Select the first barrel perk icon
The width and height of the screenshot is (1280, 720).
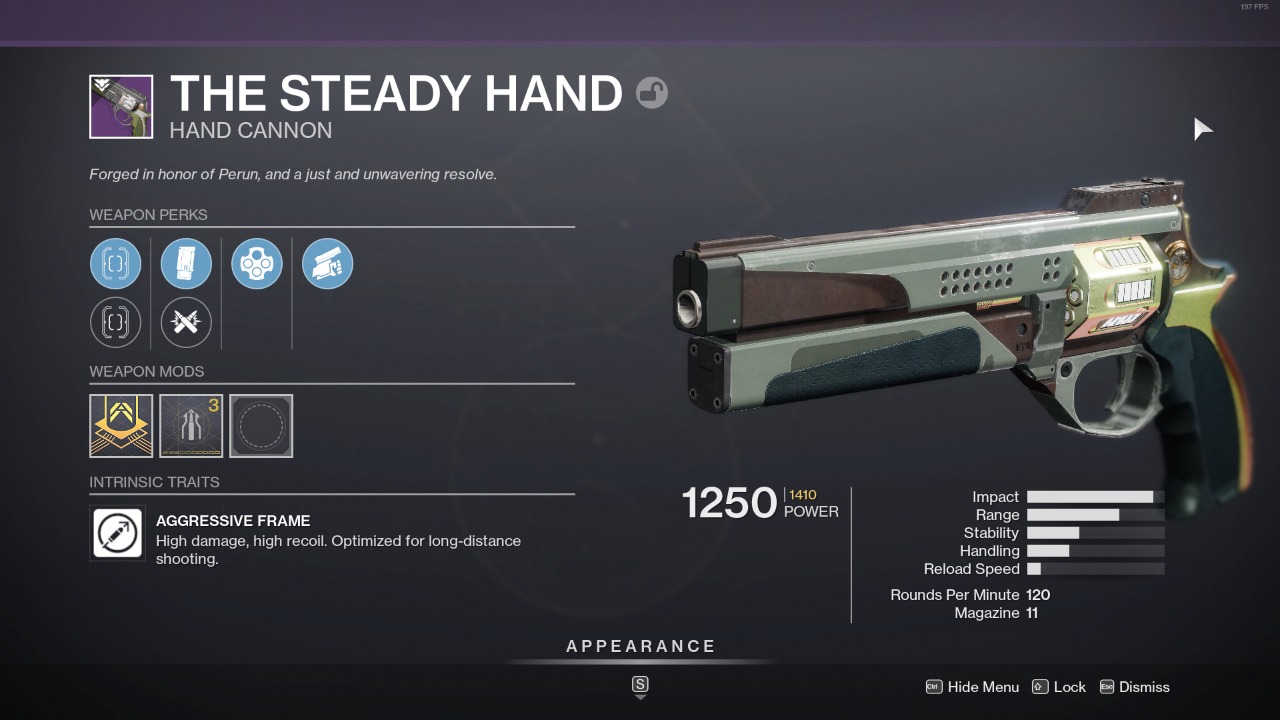coord(116,263)
